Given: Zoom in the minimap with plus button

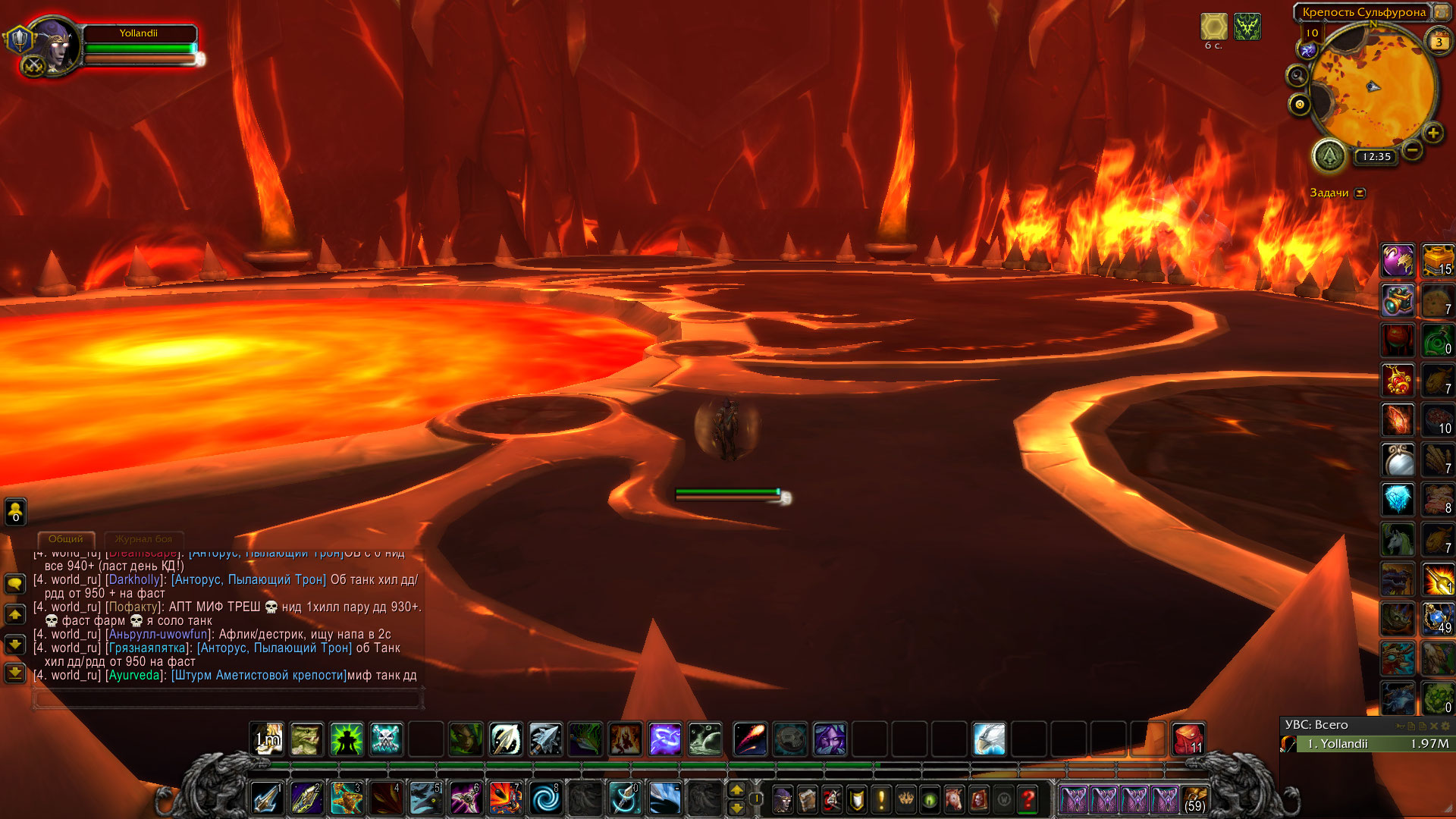Looking at the screenshot, I should coord(1432,133).
